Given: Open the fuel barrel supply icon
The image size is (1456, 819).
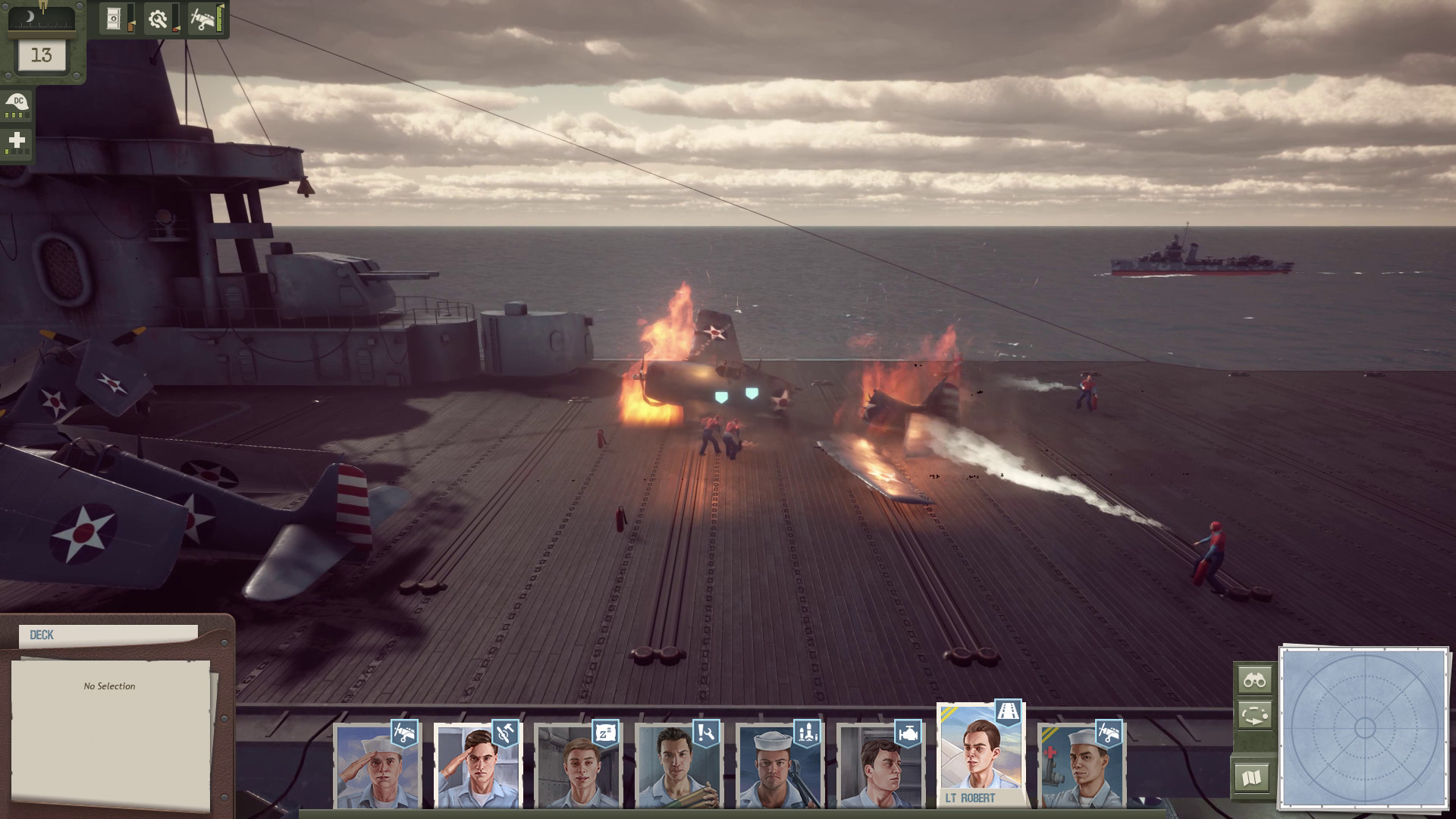Looking at the screenshot, I should tap(115, 19).
